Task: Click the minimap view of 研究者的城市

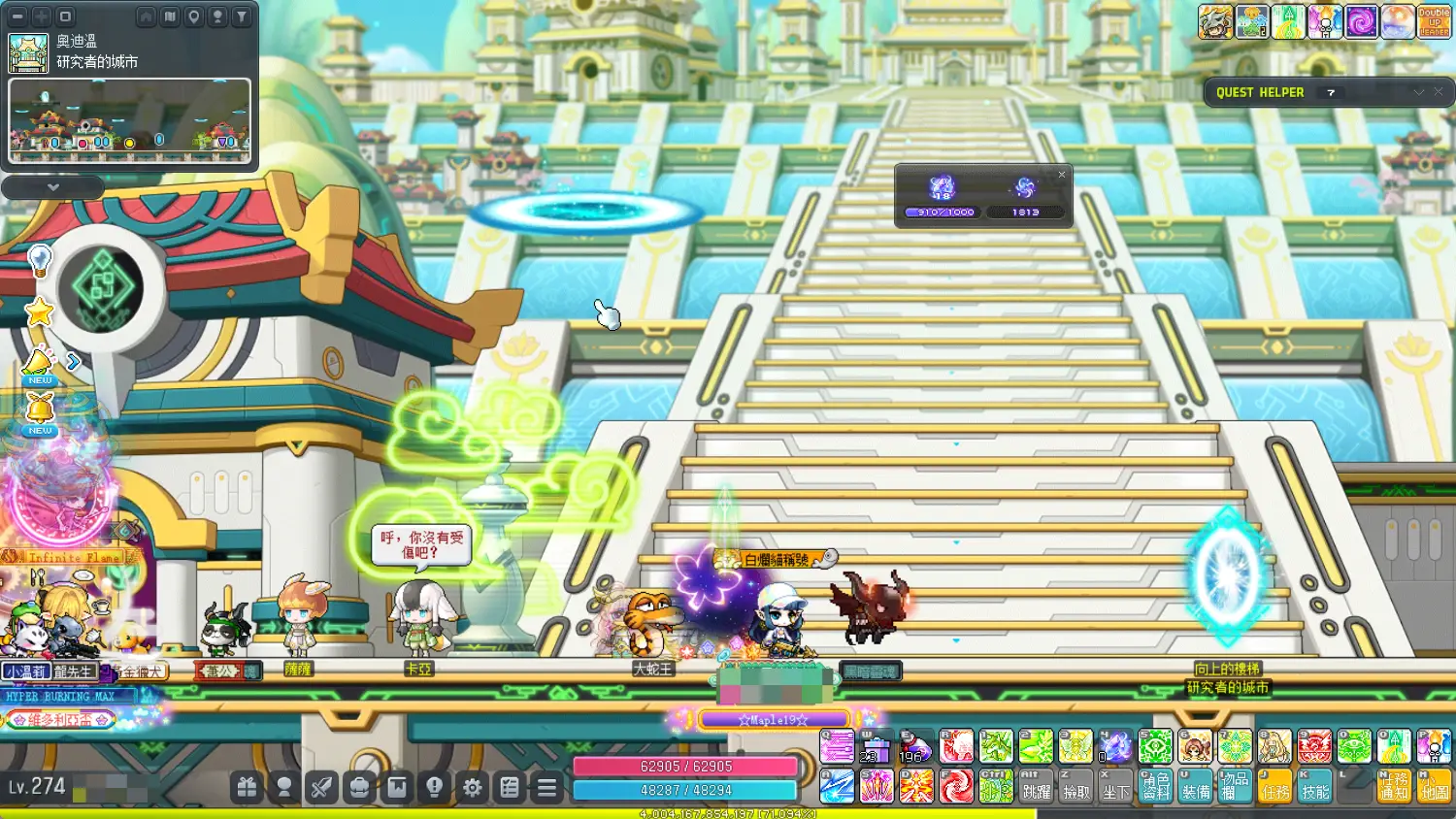Action: 130,120
